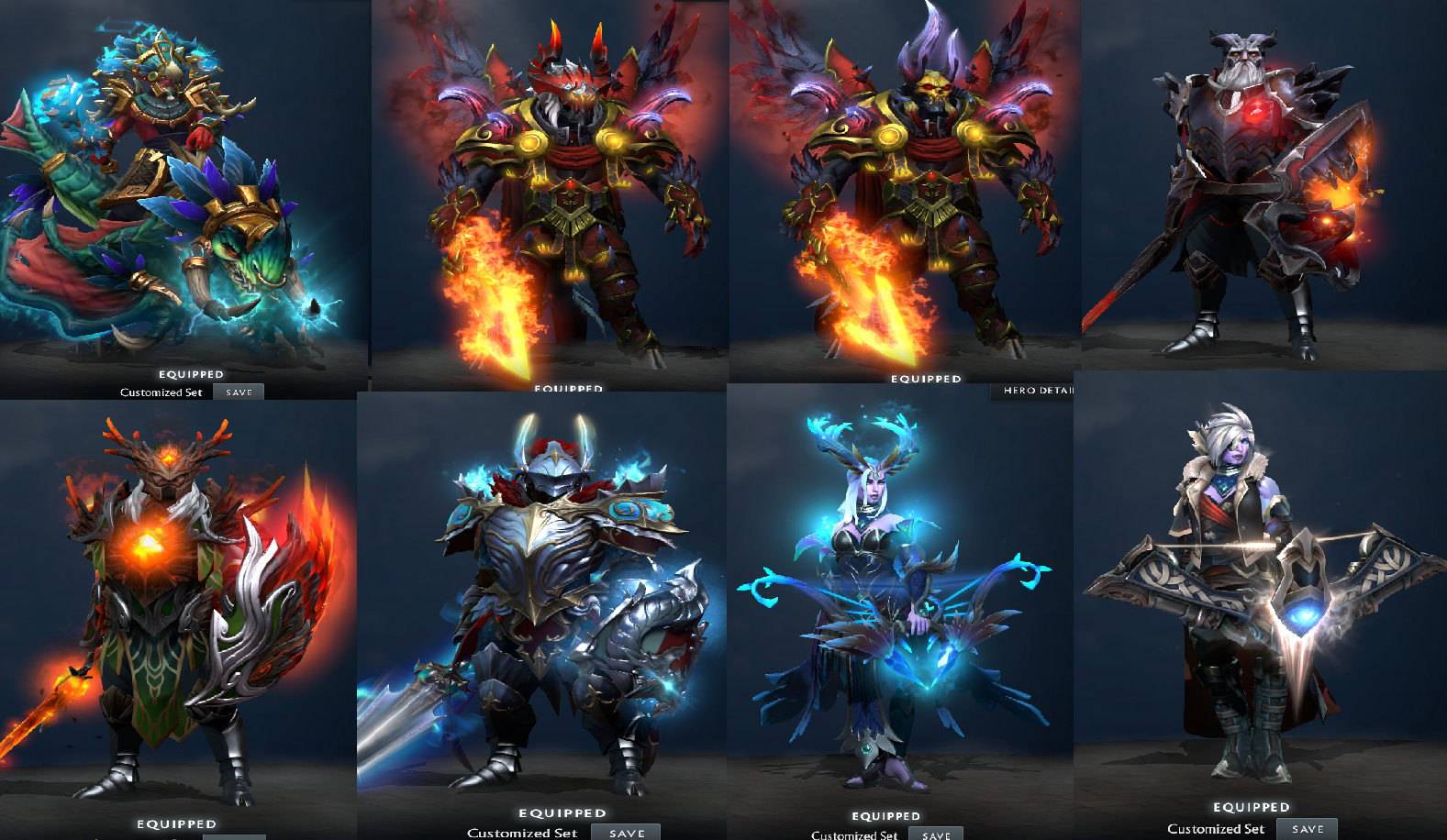Click SAVE below the frost knight loadout

coord(624,831)
